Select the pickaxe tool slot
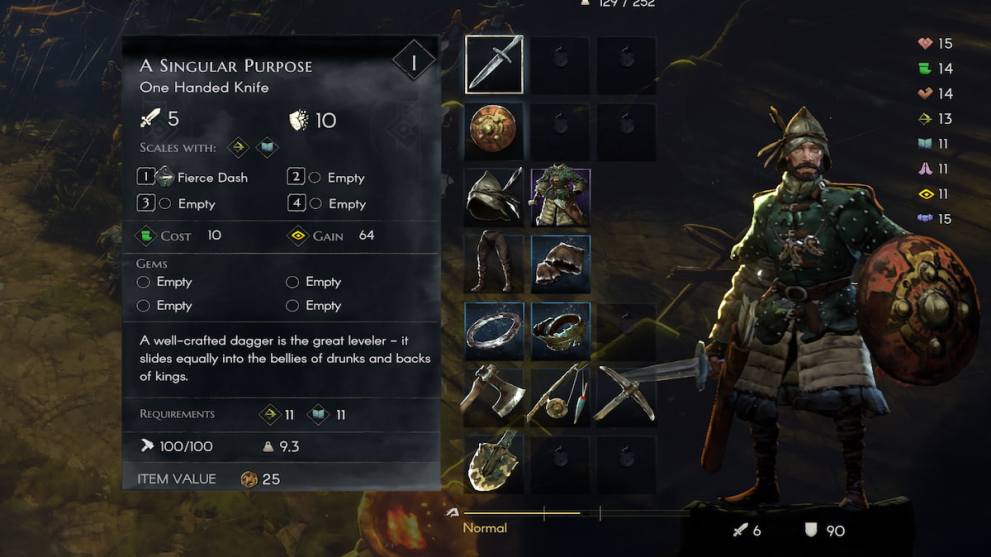991x557 pixels. point(626,395)
